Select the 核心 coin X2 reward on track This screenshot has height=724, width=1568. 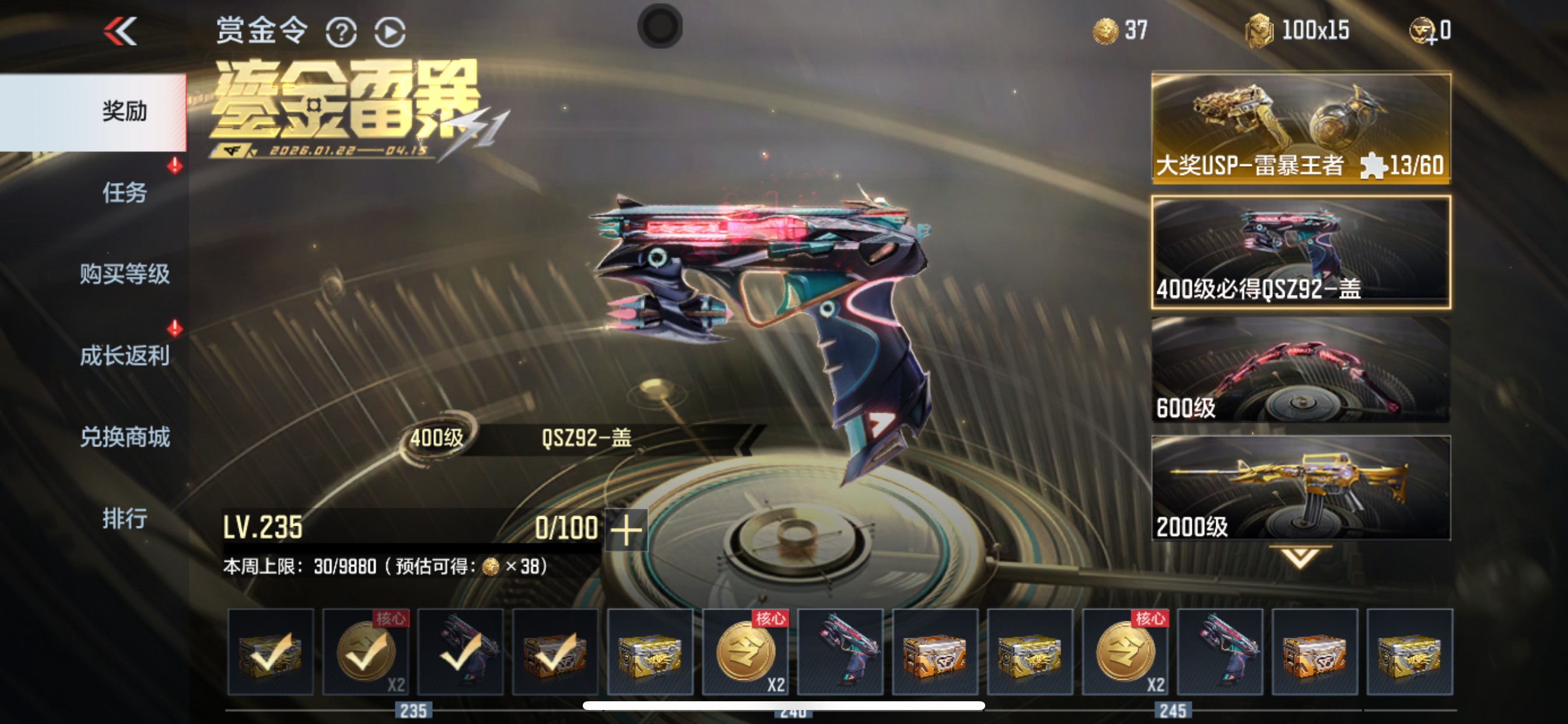click(x=744, y=653)
